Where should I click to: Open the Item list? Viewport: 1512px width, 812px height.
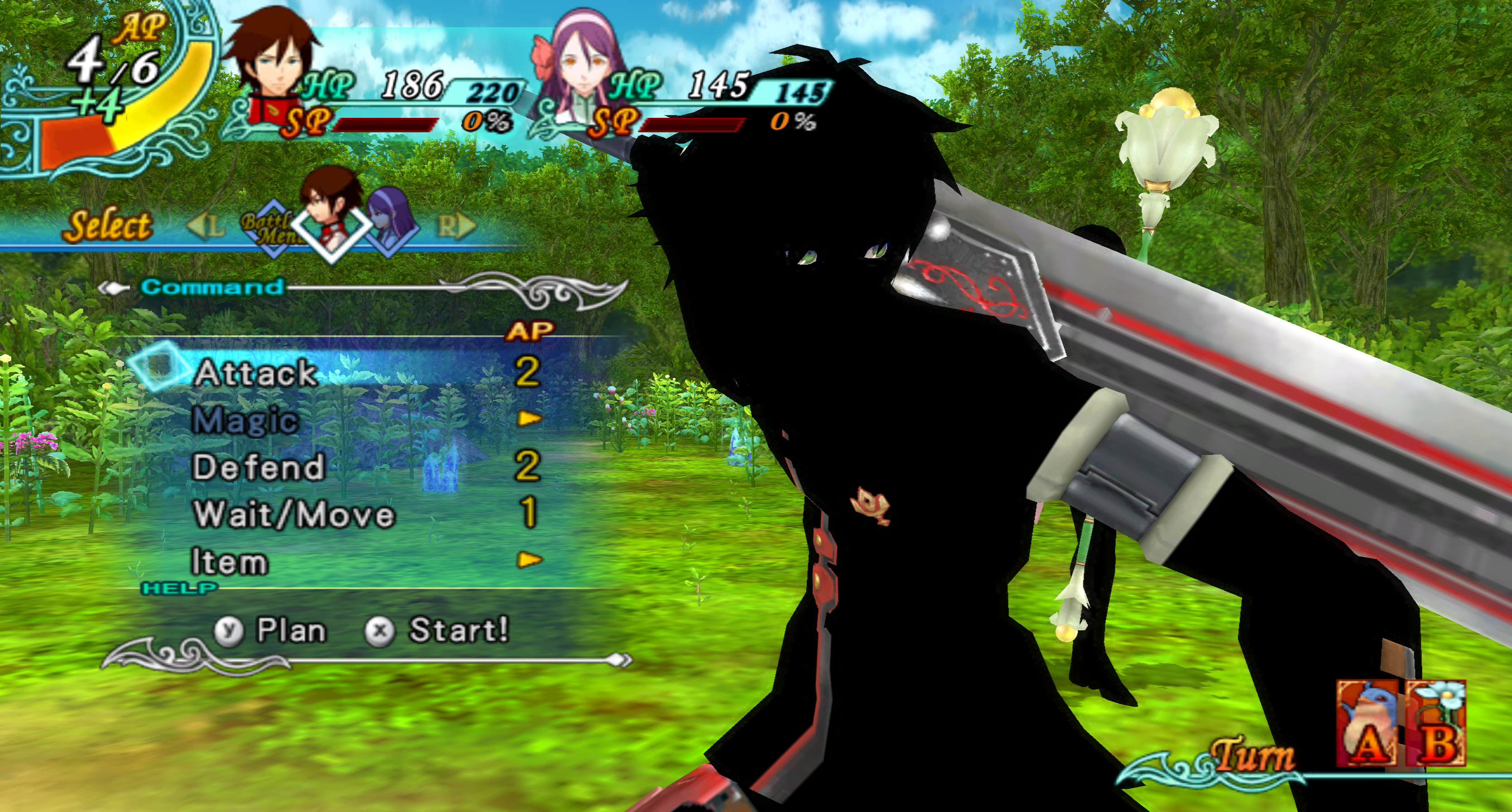[229, 561]
